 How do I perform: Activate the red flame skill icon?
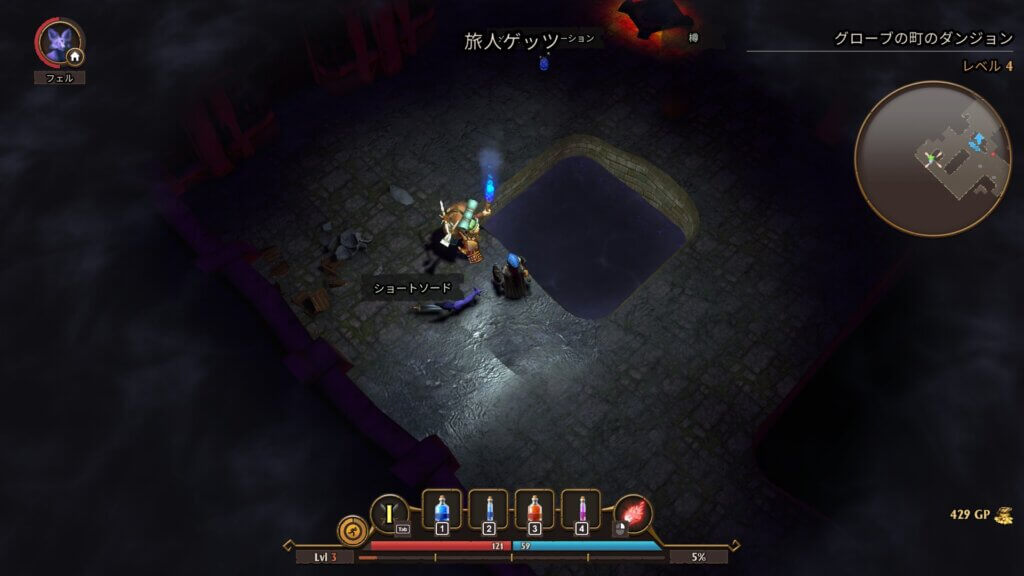coord(632,513)
